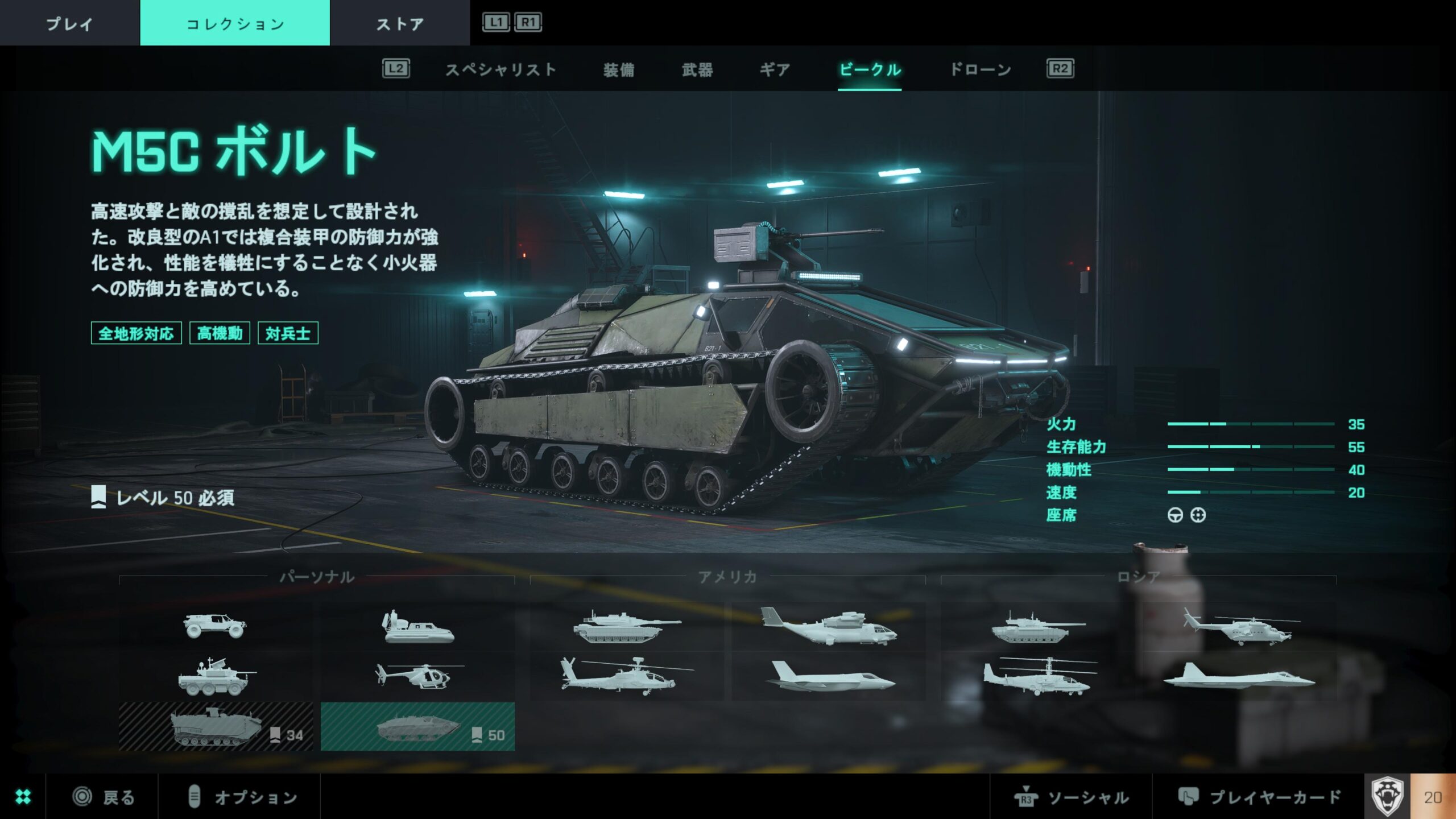
Task: Choose the hovercraft vehicle tile
Action: (418, 627)
